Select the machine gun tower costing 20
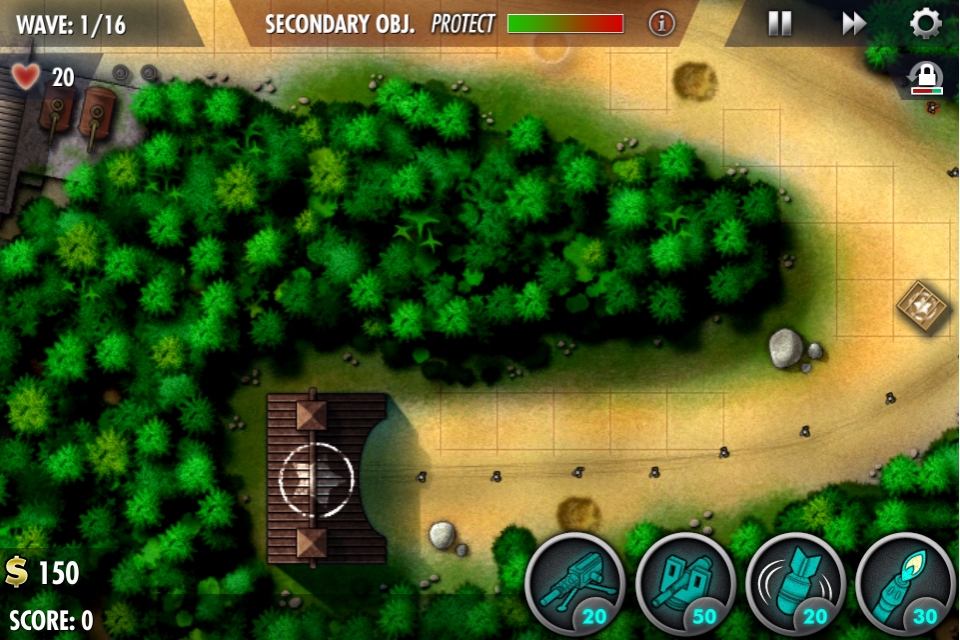The image size is (960, 640). (x=575, y=584)
